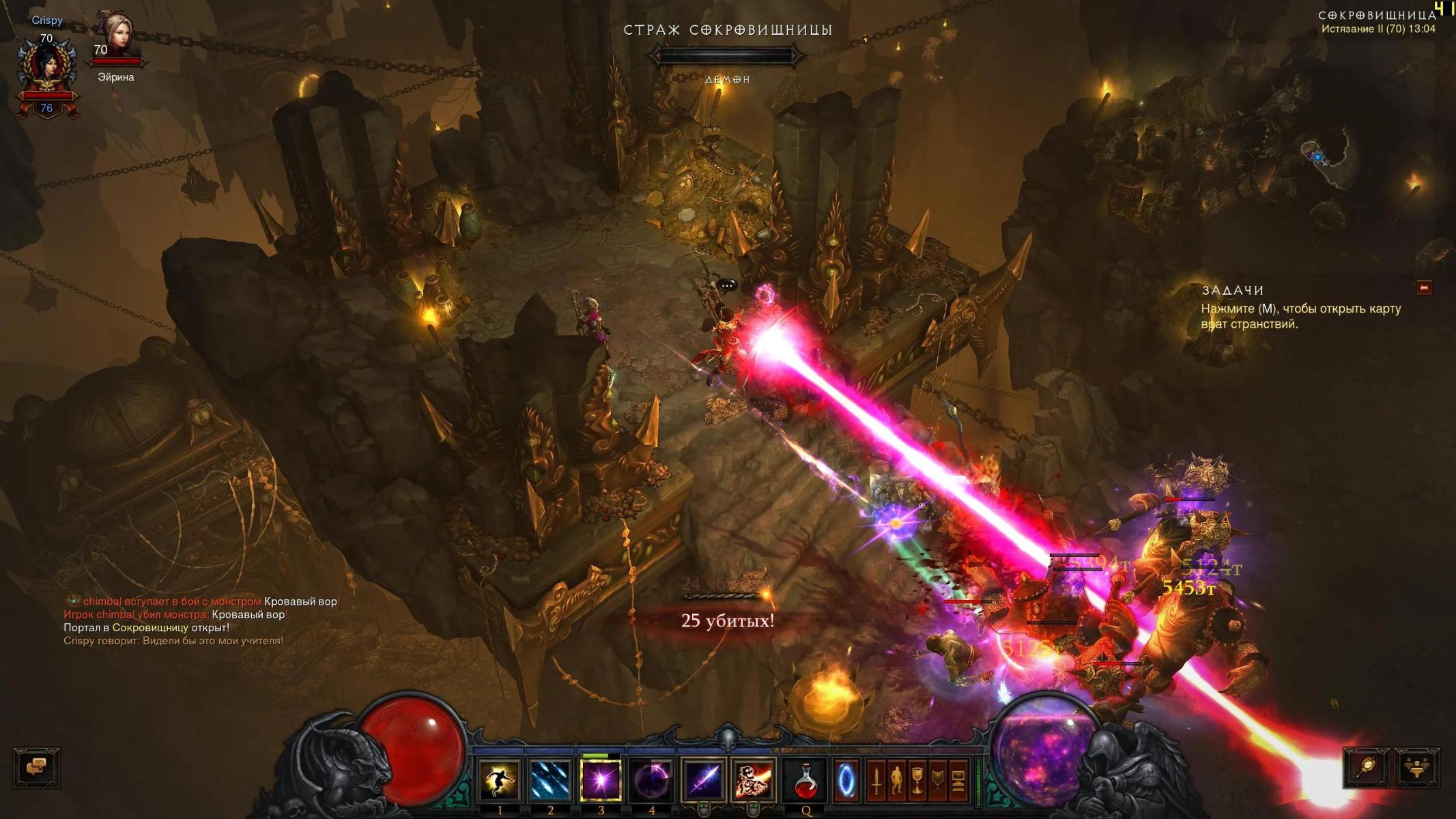Click the shield banner menu button
Viewport: 1456px width, 819px height.
(937, 779)
